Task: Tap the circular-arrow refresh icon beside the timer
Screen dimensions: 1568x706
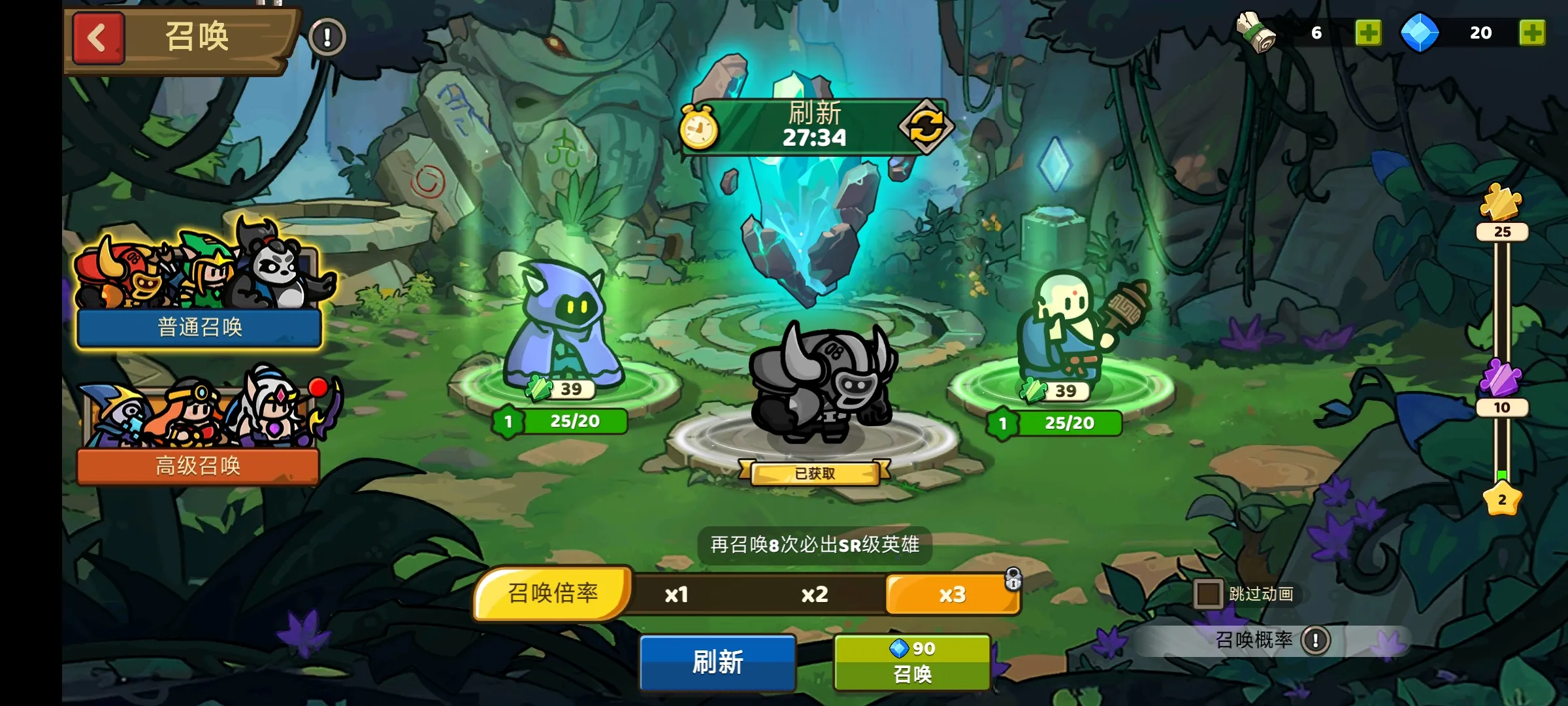Action: (926, 126)
